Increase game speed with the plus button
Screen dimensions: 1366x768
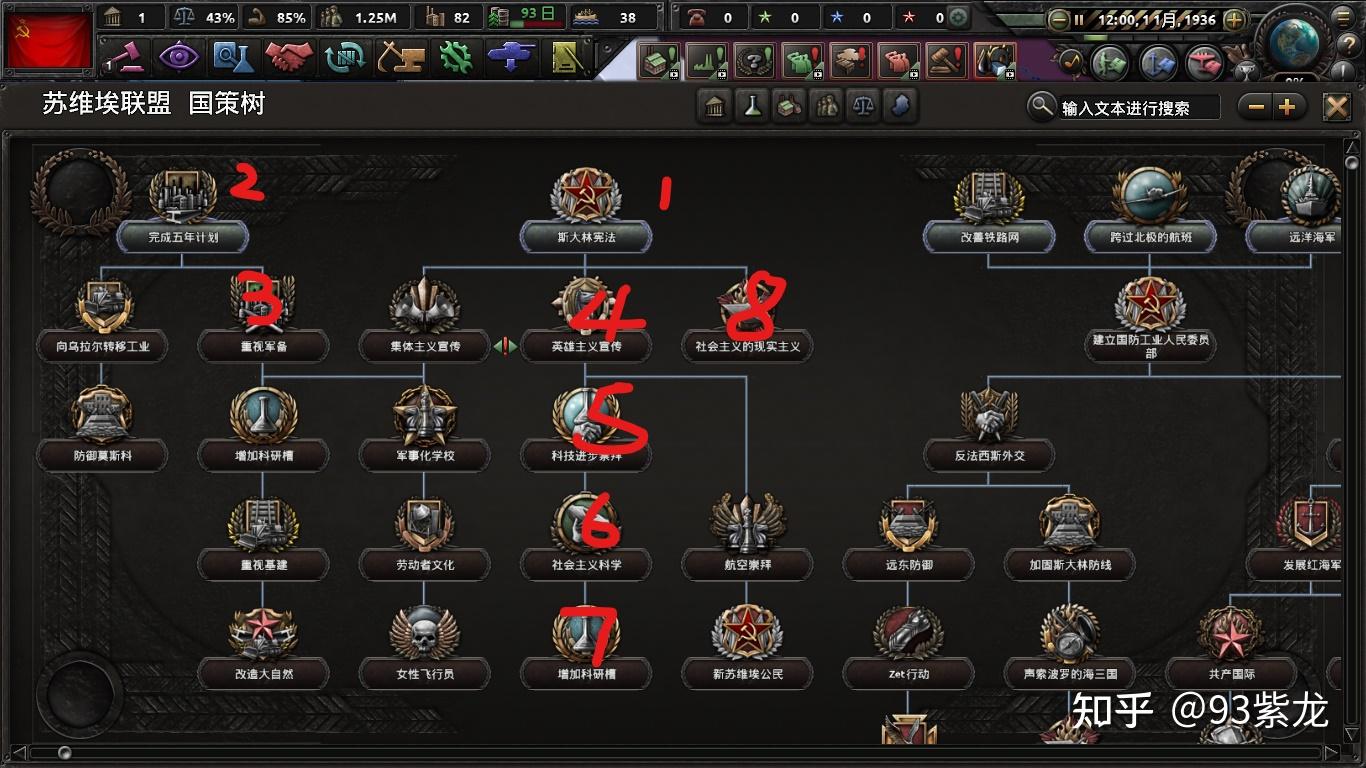pyautogui.click(x=1235, y=19)
